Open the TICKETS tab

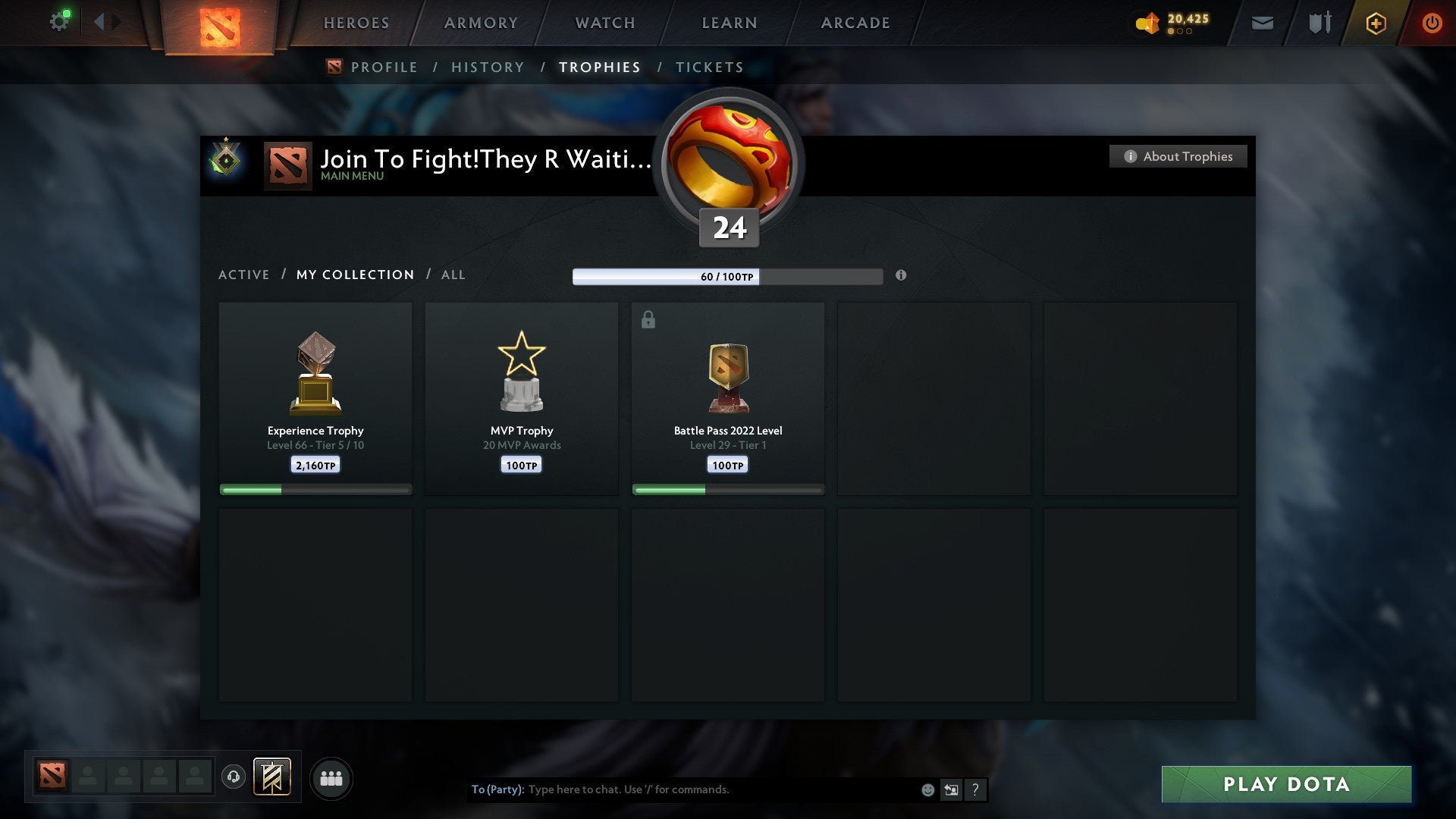click(x=709, y=67)
